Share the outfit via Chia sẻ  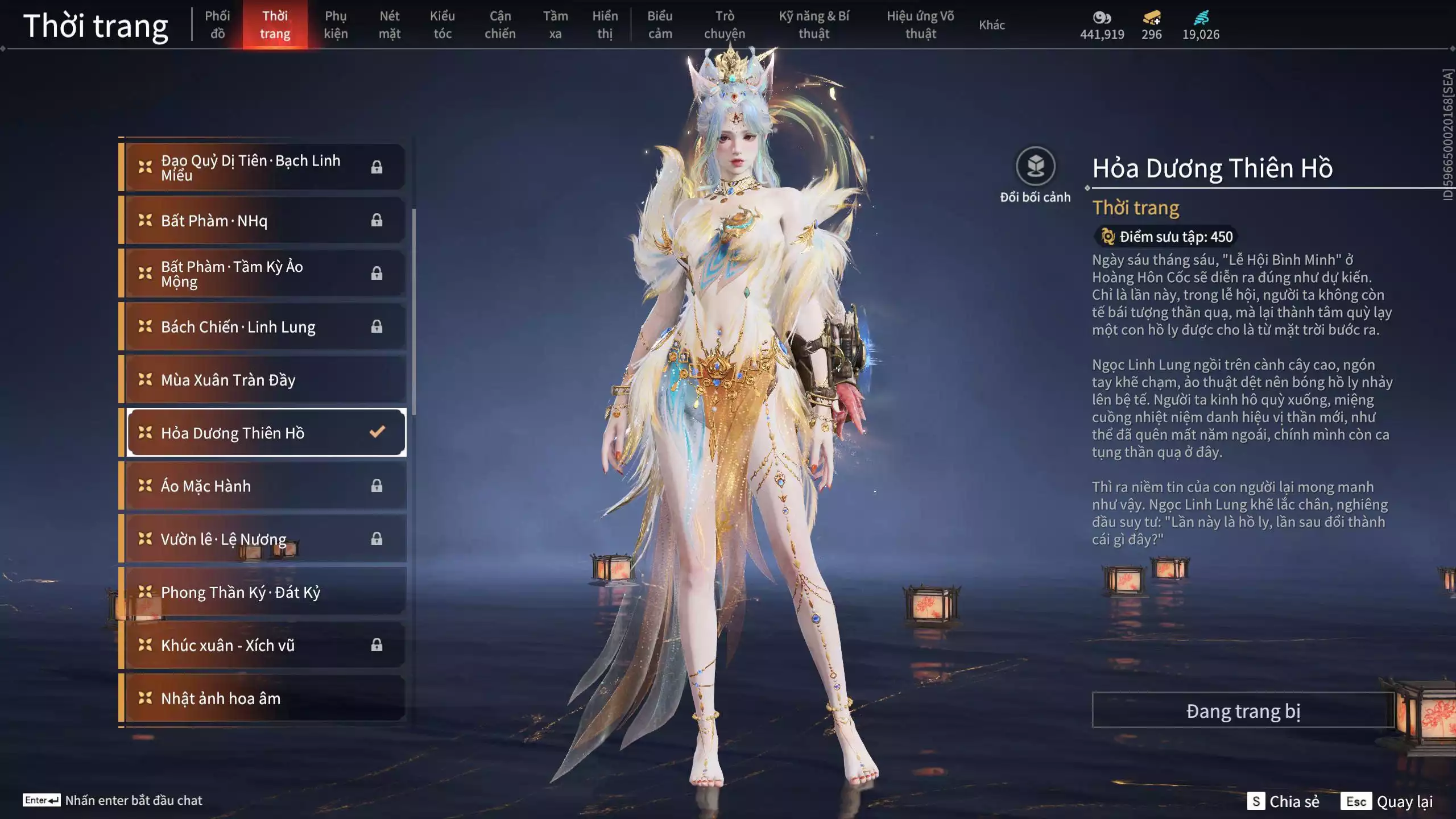click(x=1284, y=801)
